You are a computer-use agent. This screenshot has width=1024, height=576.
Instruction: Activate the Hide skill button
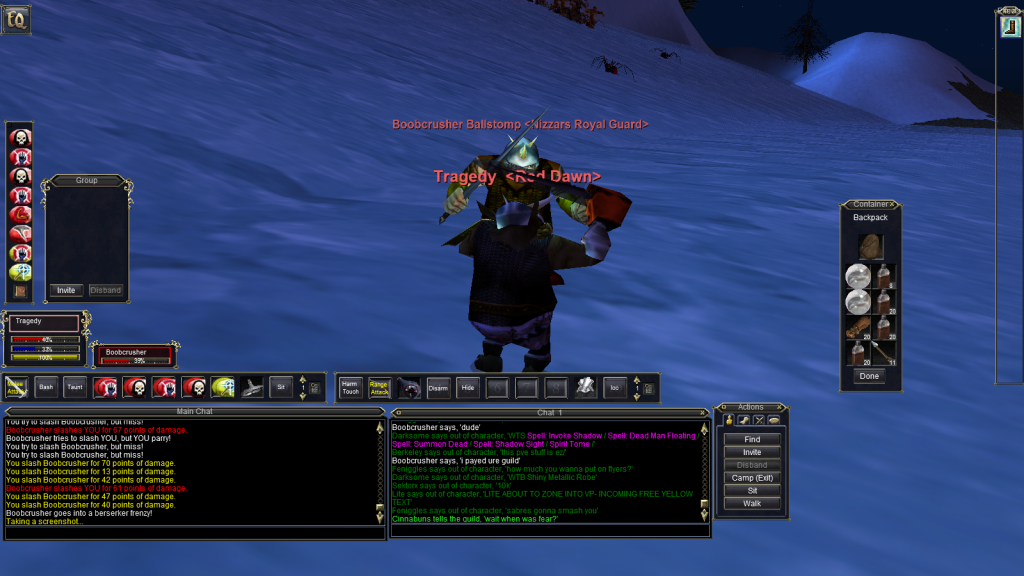(x=467, y=387)
